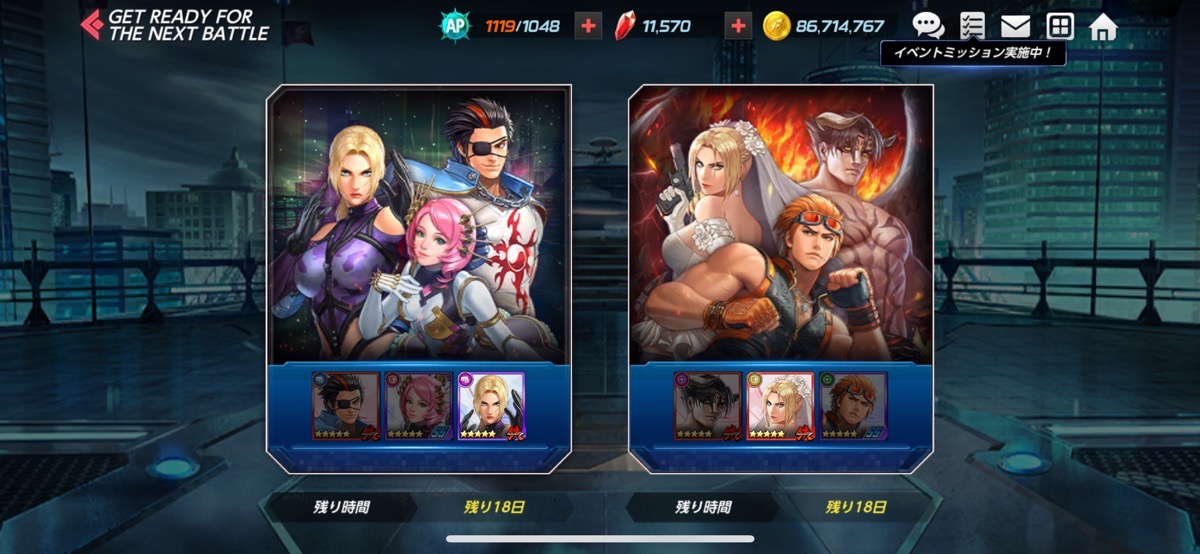Open the grid menu icon
This screenshot has width=1200, height=554.
coord(1060,26)
